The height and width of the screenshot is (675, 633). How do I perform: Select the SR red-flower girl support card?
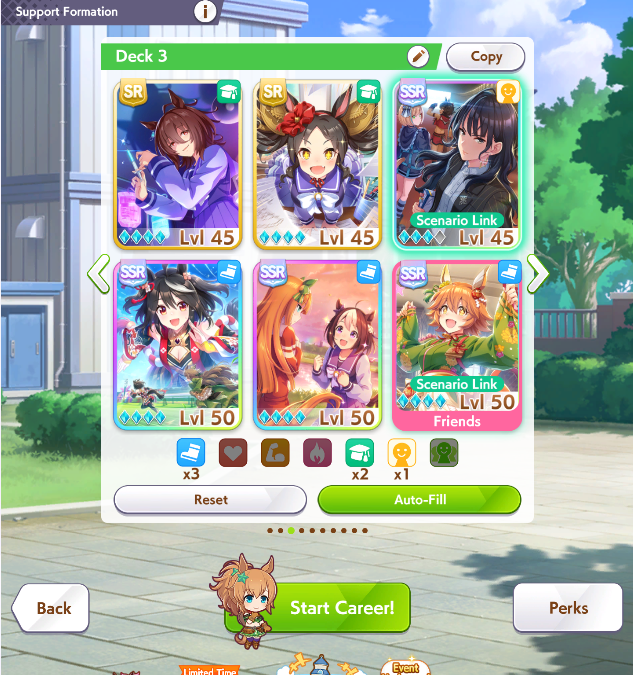(x=317, y=164)
